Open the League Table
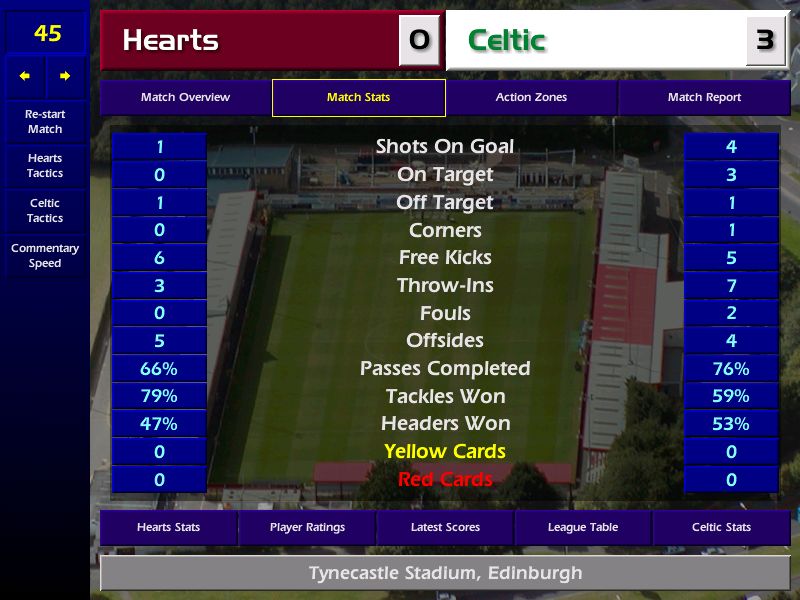 tap(583, 527)
